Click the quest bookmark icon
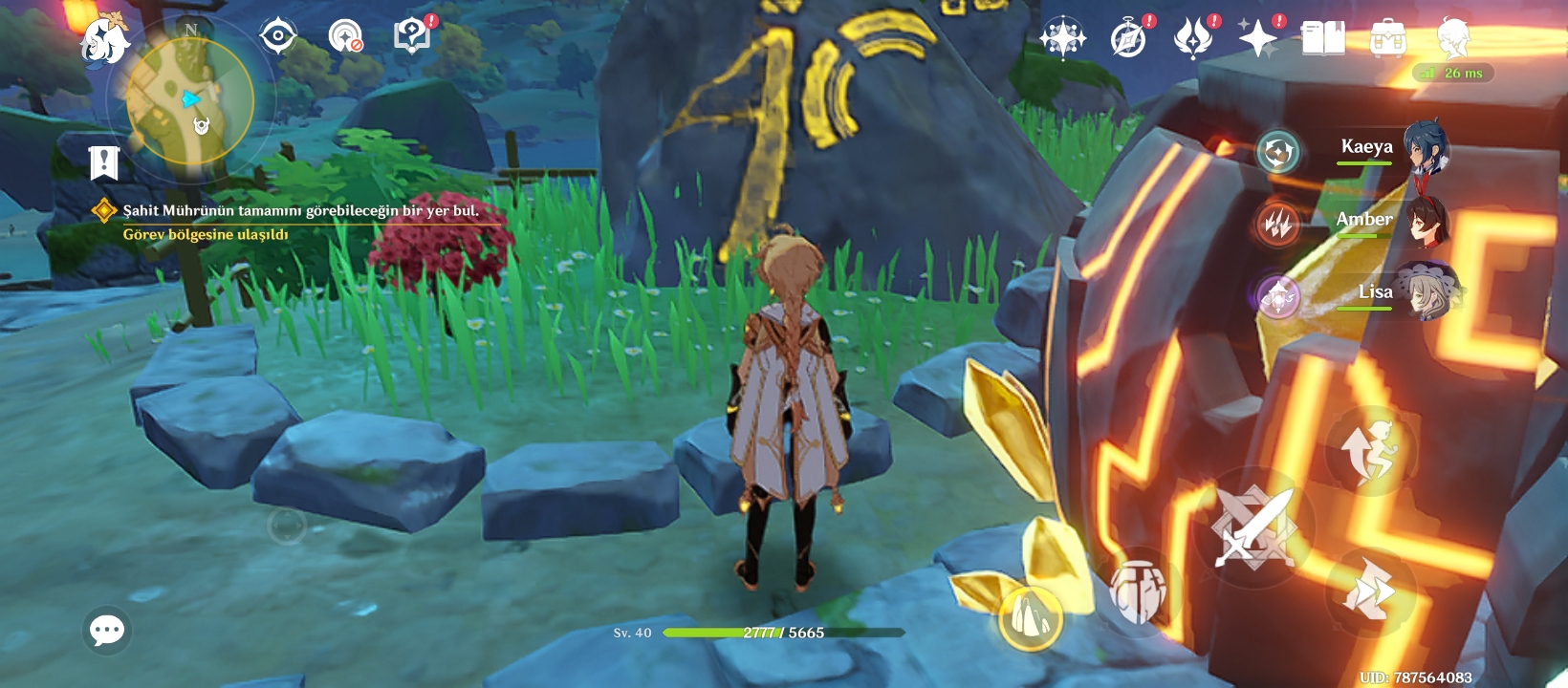Viewport: 1568px width, 688px height. (103, 162)
